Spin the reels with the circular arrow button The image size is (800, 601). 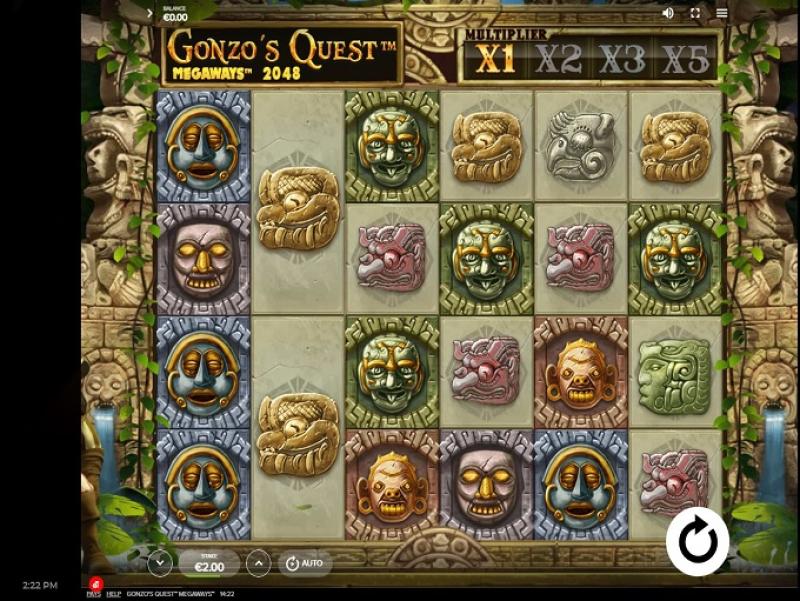[697, 541]
